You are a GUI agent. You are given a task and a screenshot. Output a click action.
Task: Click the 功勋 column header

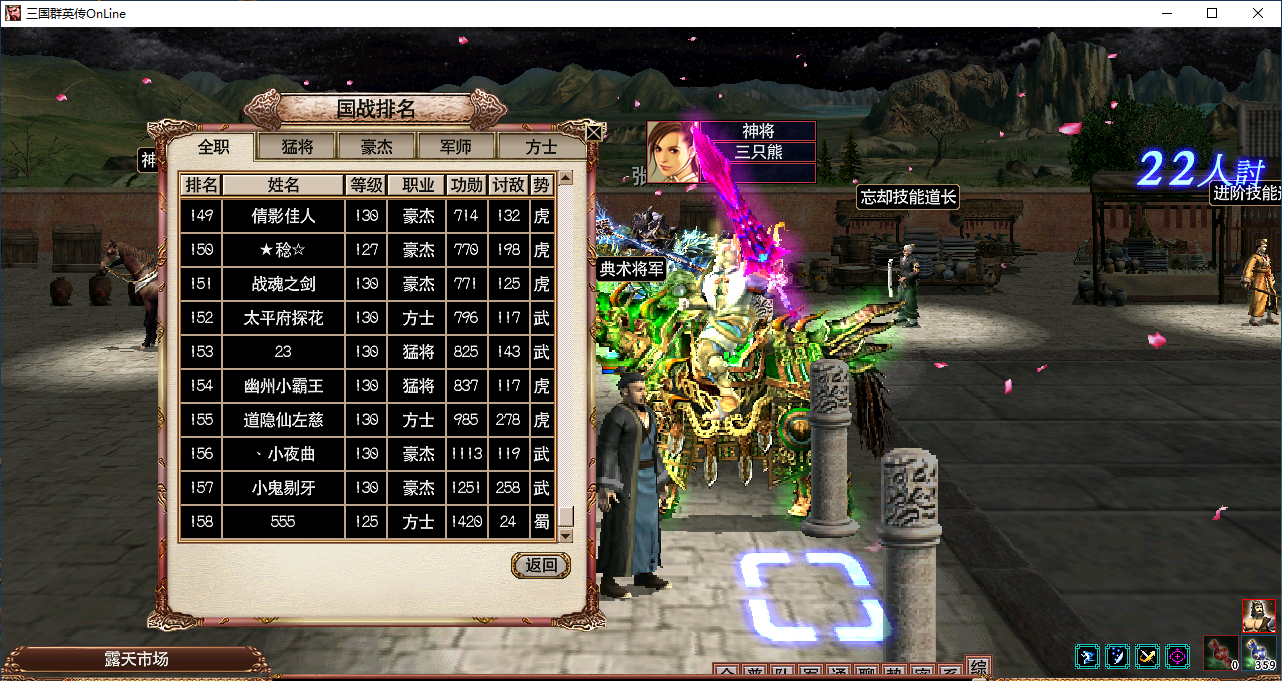(x=467, y=185)
